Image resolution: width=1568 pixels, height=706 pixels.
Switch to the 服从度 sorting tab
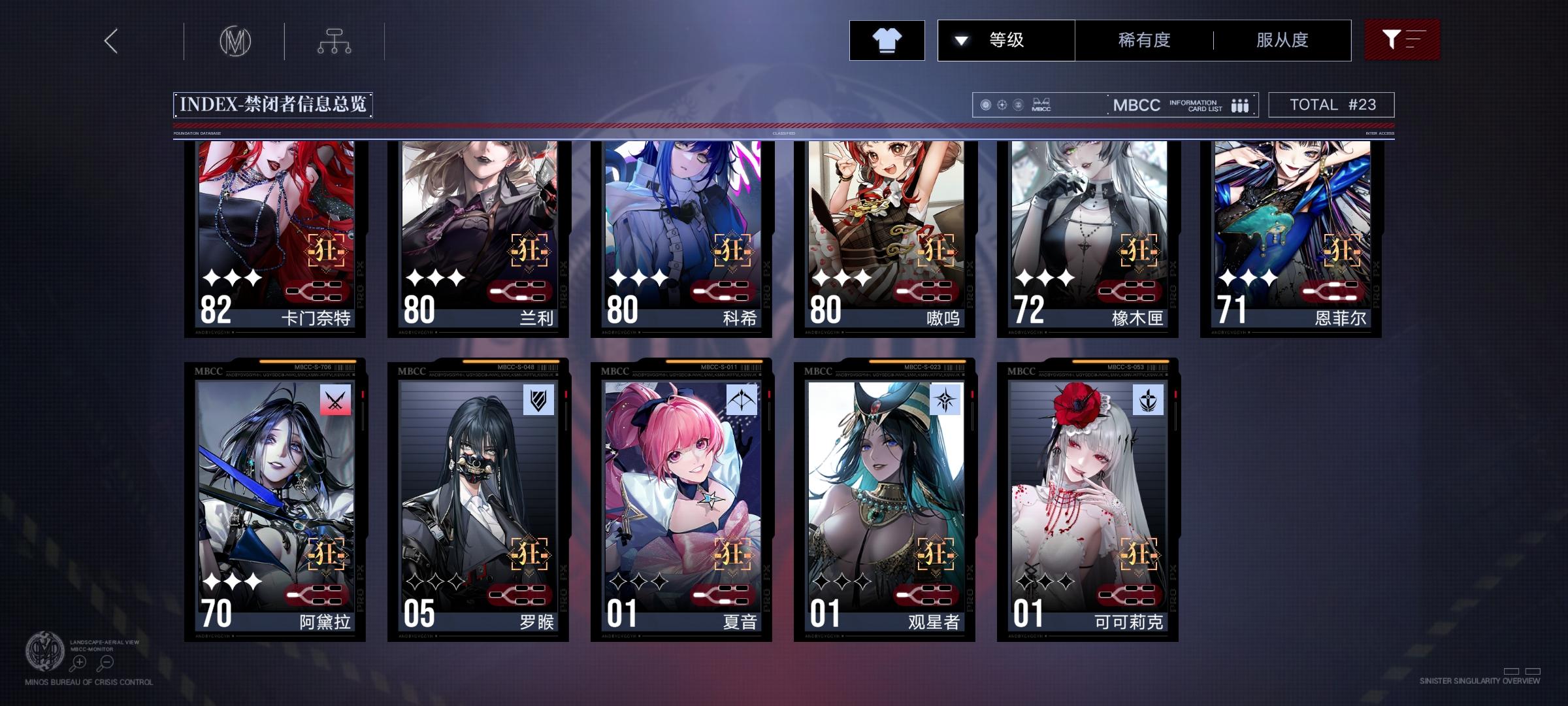[1283, 40]
